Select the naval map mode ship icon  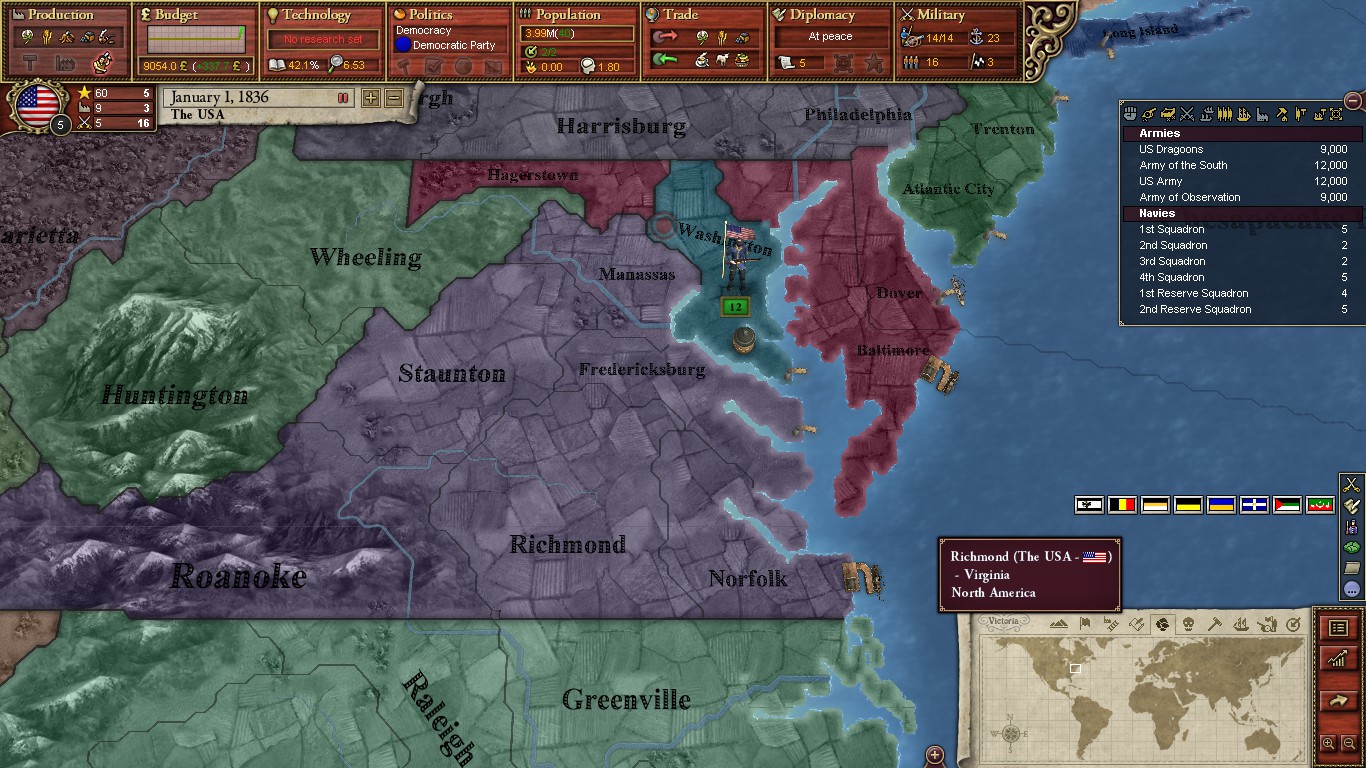pos(1240,624)
